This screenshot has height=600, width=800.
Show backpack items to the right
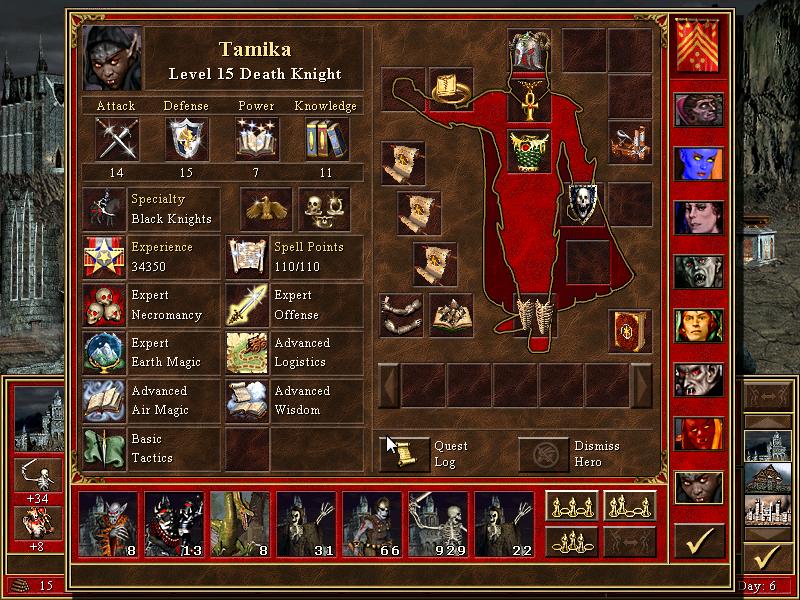pos(641,385)
